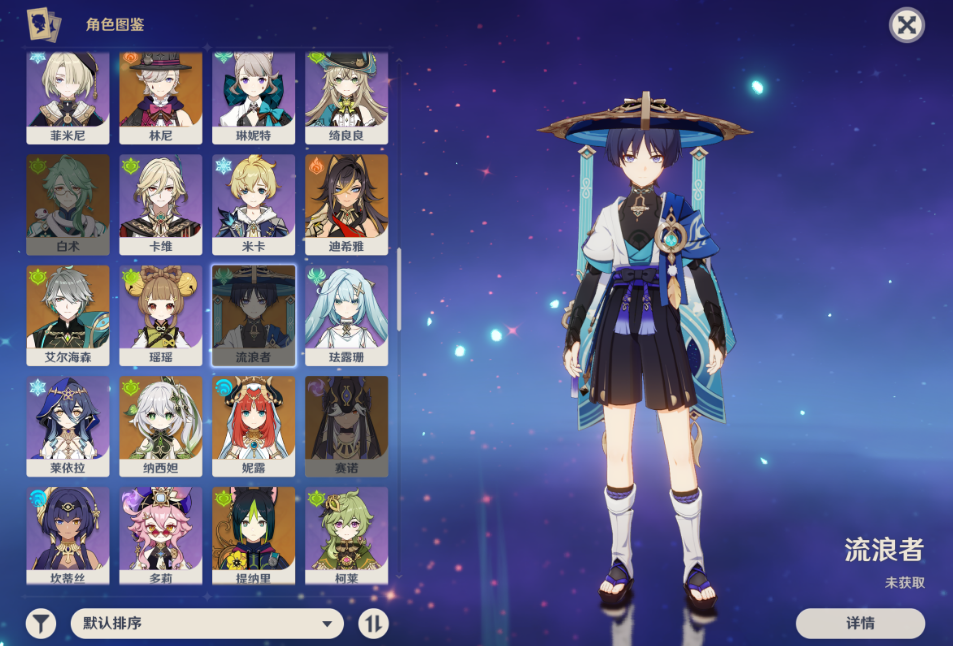Image resolution: width=953 pixels, height=646 pixels.
Task: Choose the 琳妮特 character tile
Action: click(x=254, y=95)
